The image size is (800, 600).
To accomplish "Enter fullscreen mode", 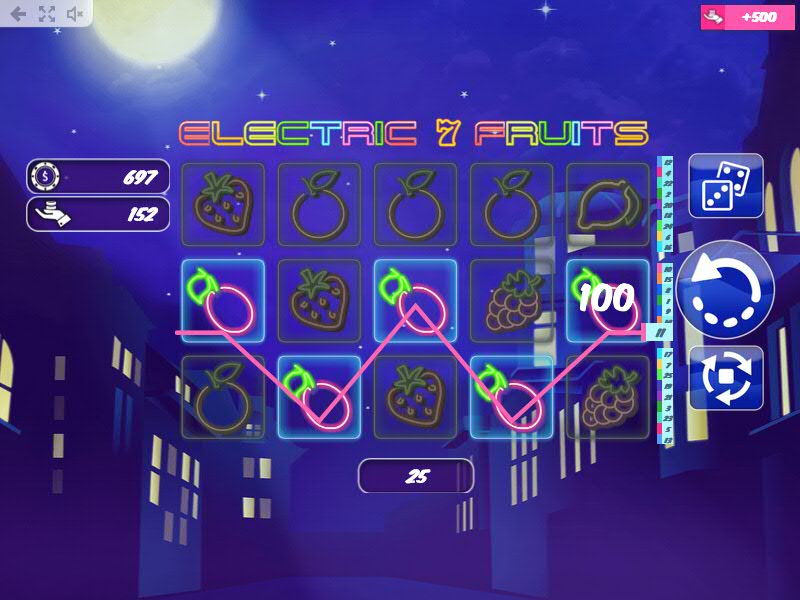I will click(46, 14).
